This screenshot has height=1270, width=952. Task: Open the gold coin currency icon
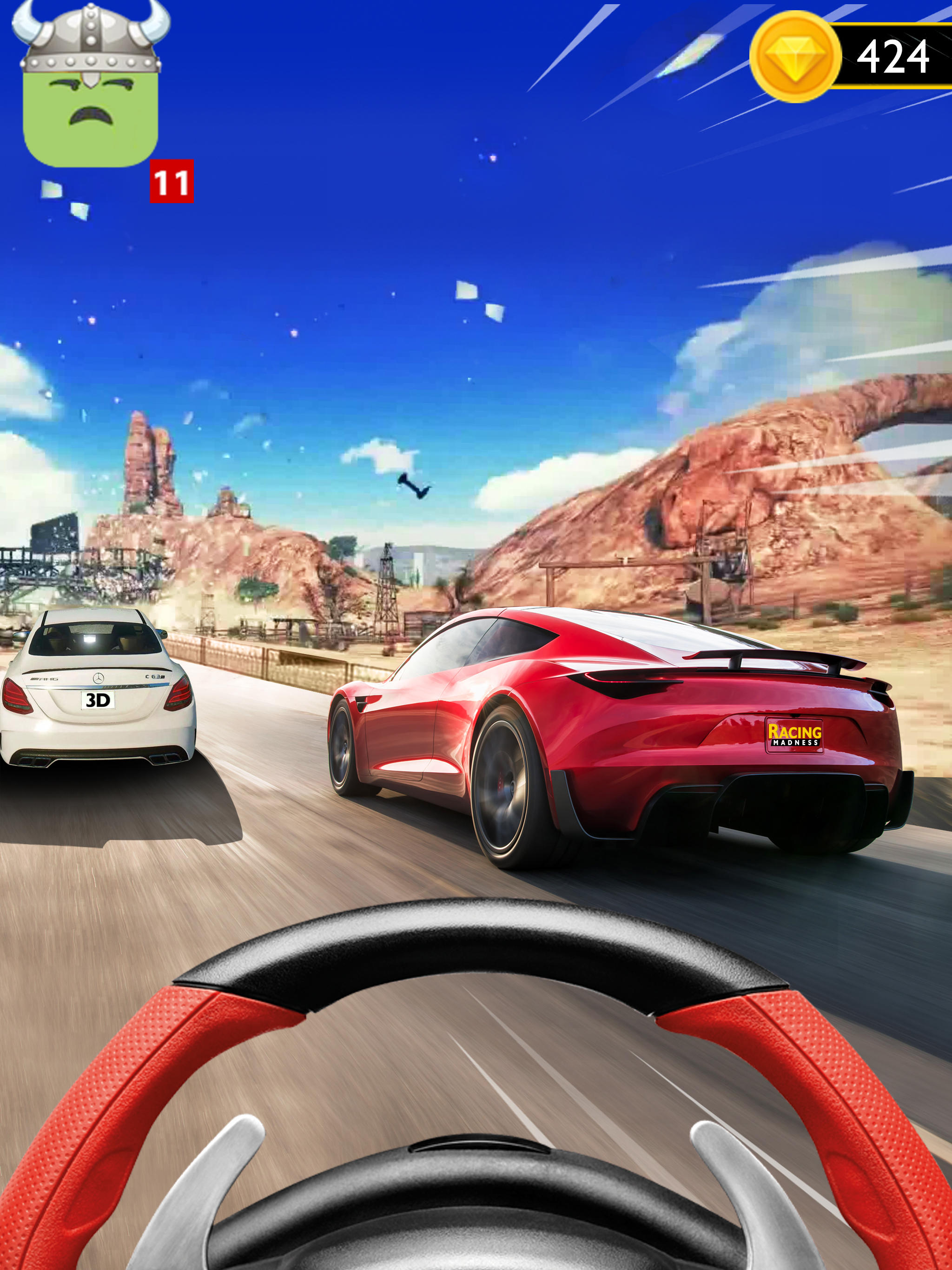797,58
